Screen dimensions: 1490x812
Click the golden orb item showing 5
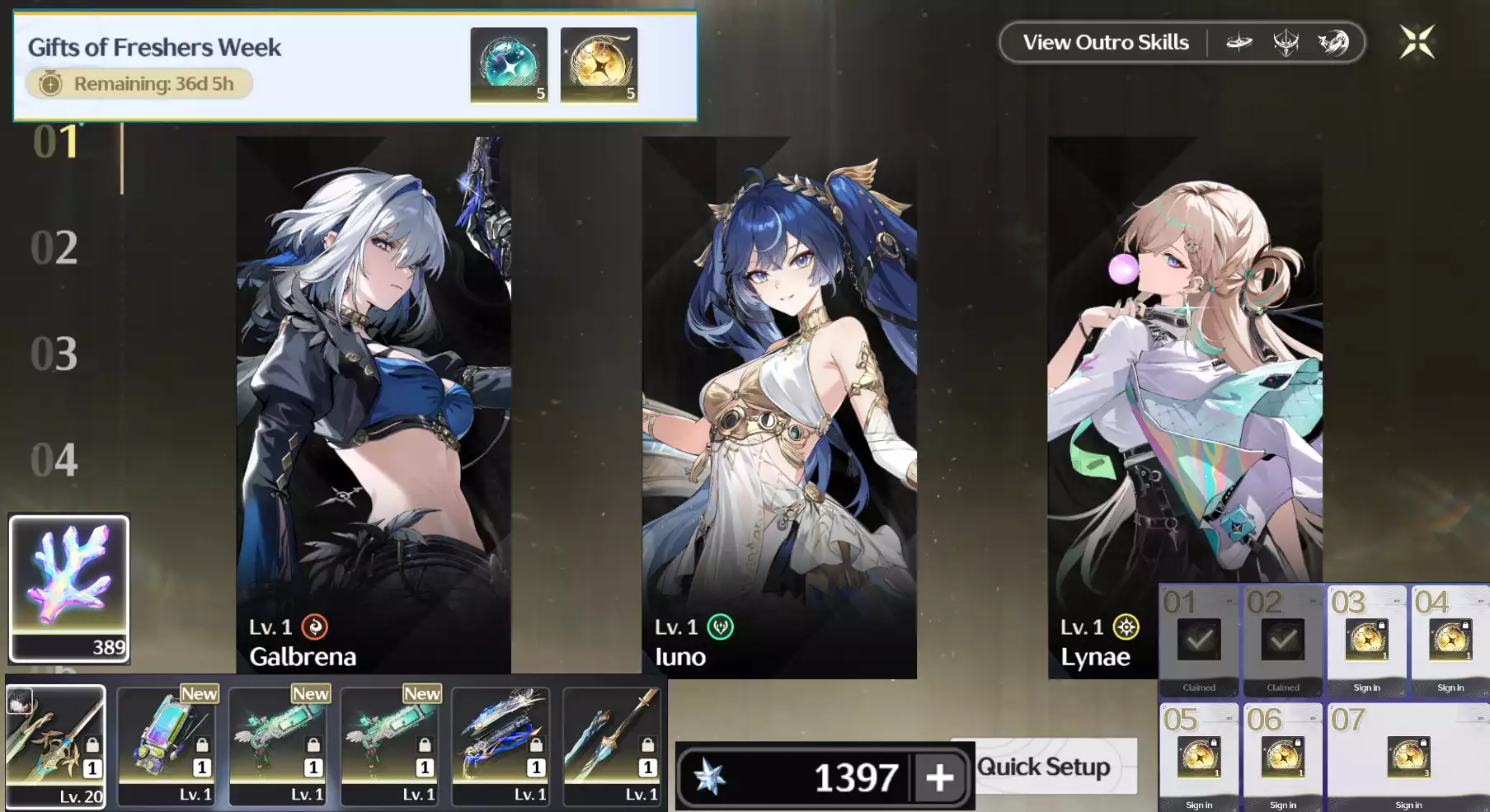[x=599, y=66]
